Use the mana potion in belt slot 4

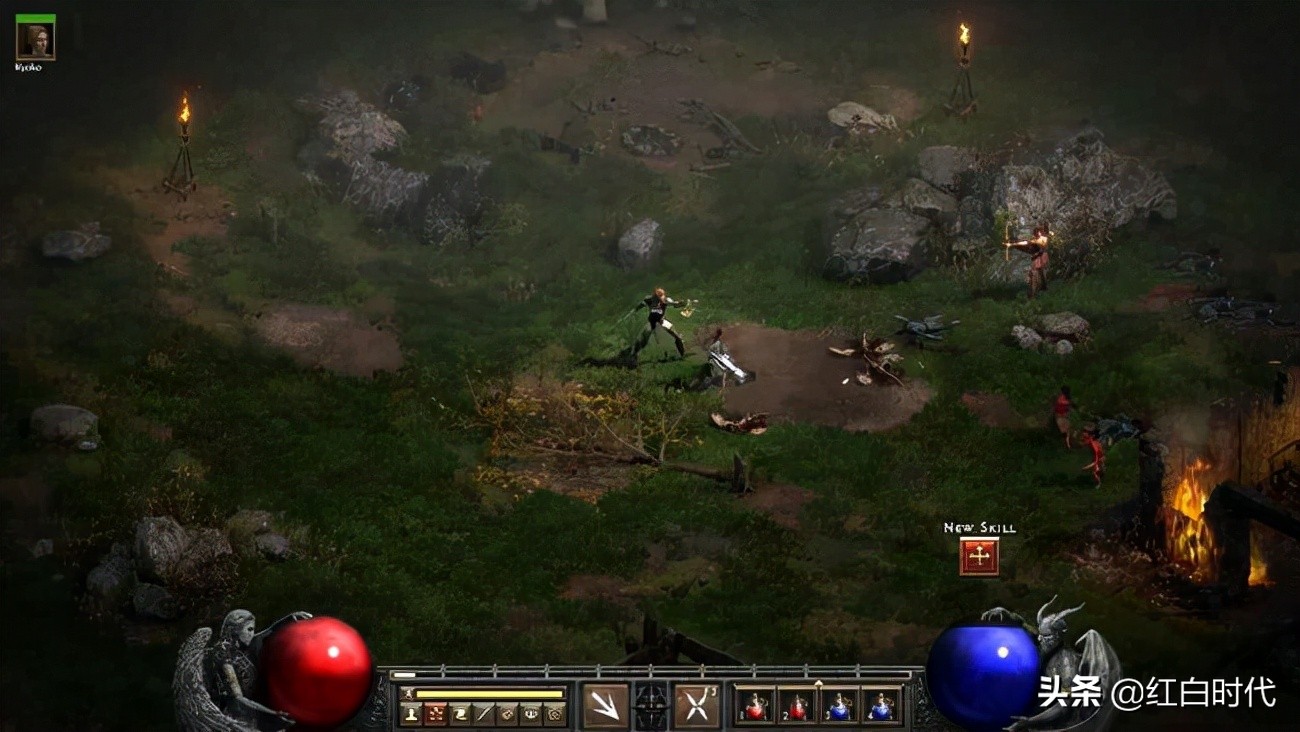[x=881, y=706]
